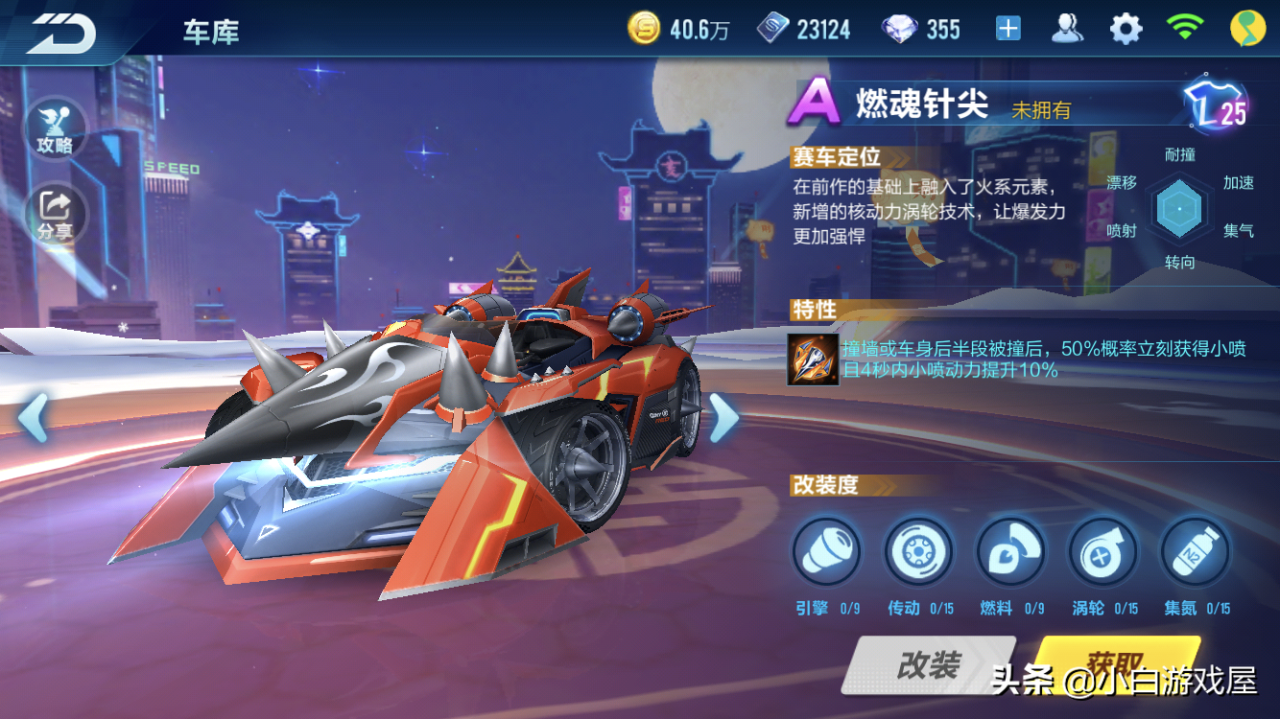The height and width of the screenshot is (719, 1280).
Task: Select the 传动 transmission upgrade icon
Action: tap(918, 552)
